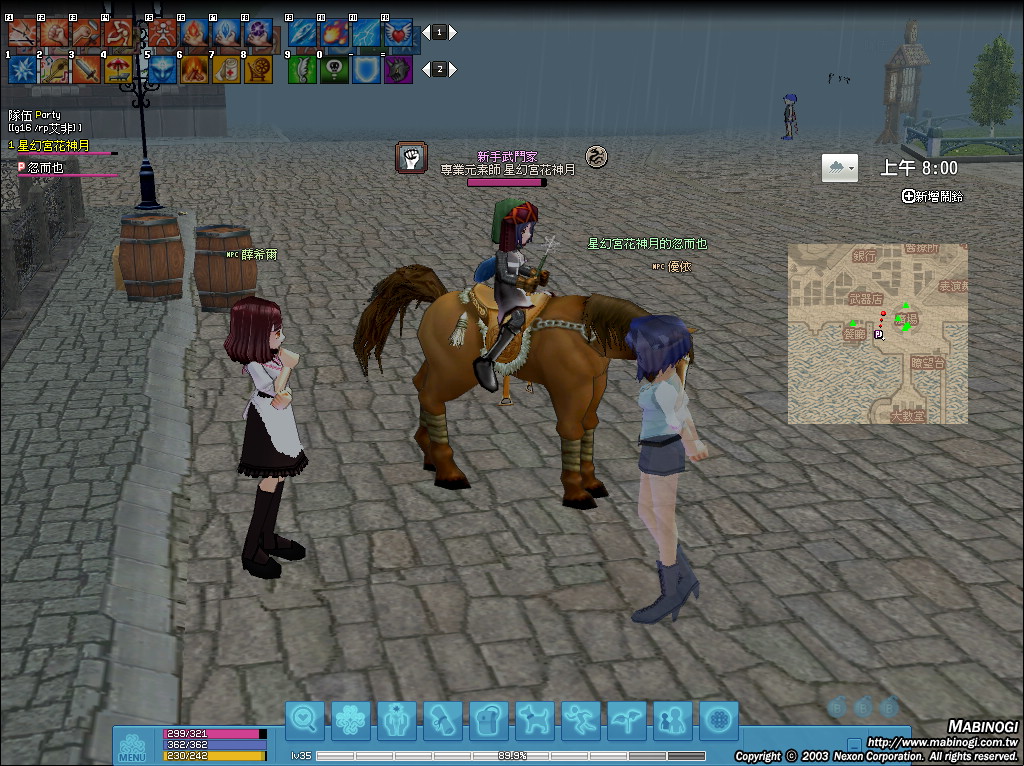Open the two-person friends list button
The image size is (1024, 766).
673,720
